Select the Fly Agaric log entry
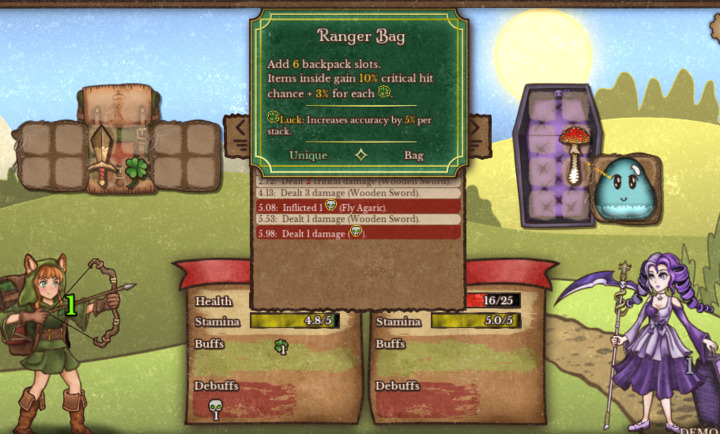Image resolution: width=720 pixels, height=434 pixels. tap(357, 207)
